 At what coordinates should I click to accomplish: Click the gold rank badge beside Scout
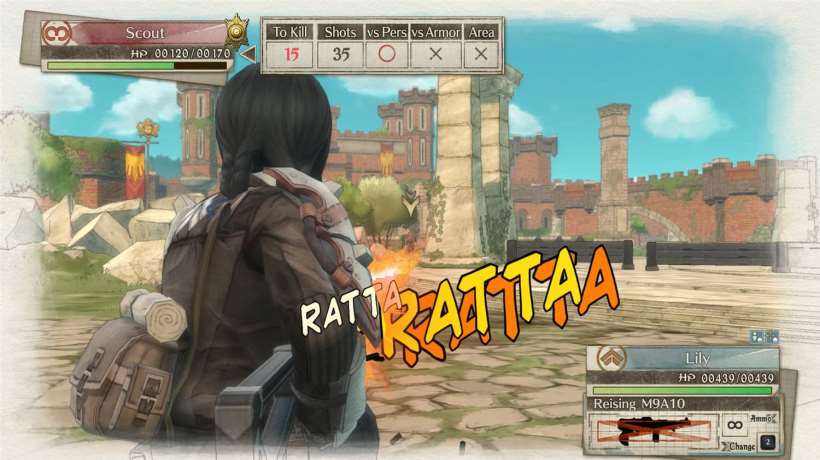(237, 27)
